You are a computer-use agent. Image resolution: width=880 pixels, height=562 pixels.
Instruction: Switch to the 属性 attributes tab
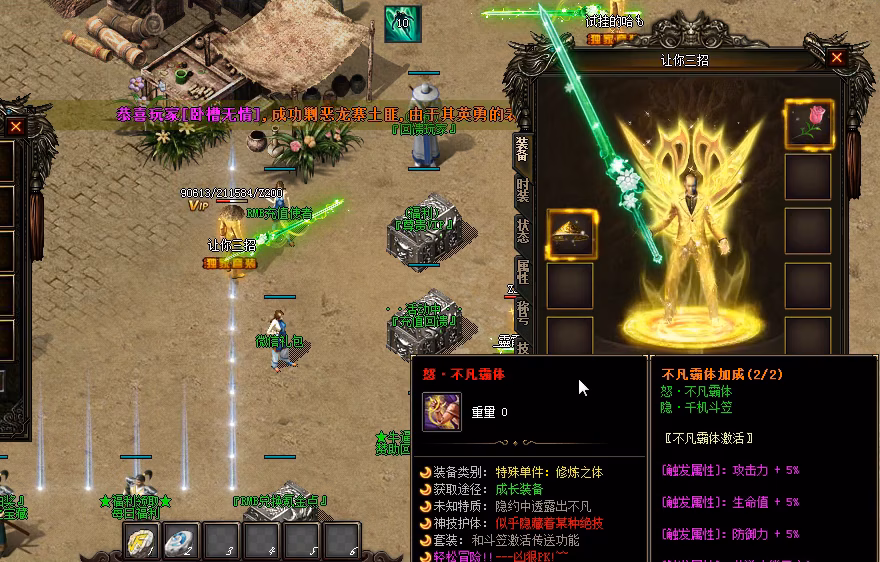point(522,272)
